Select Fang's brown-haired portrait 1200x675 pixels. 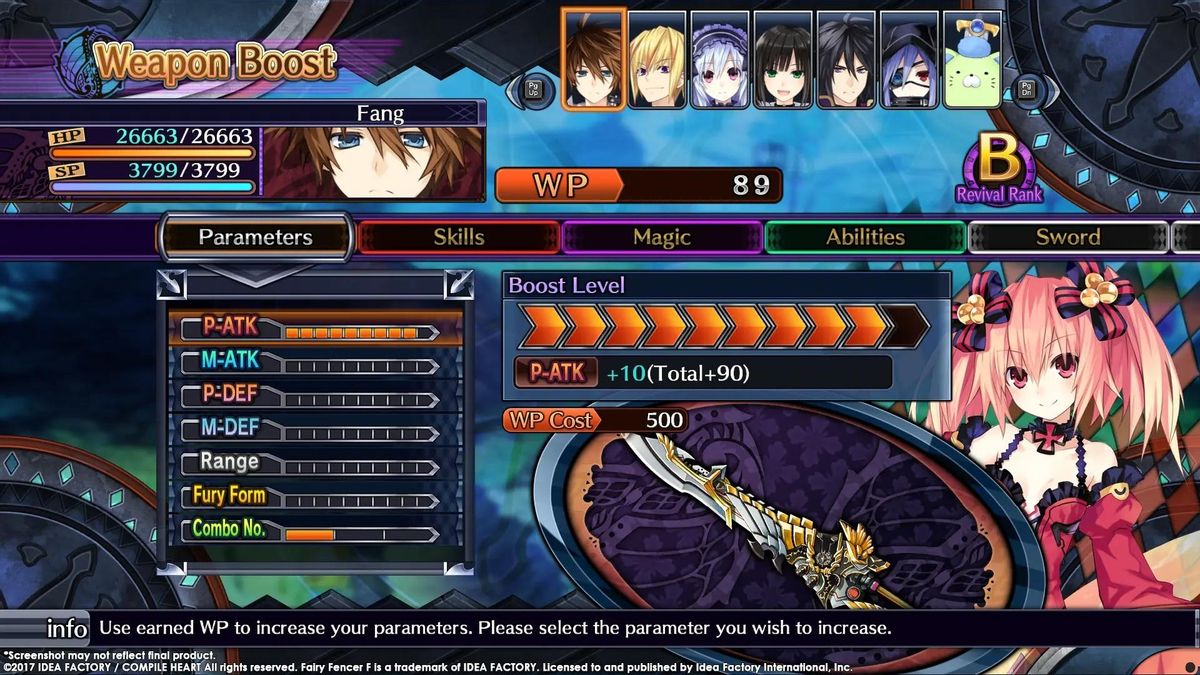click(x=594, y=59)
